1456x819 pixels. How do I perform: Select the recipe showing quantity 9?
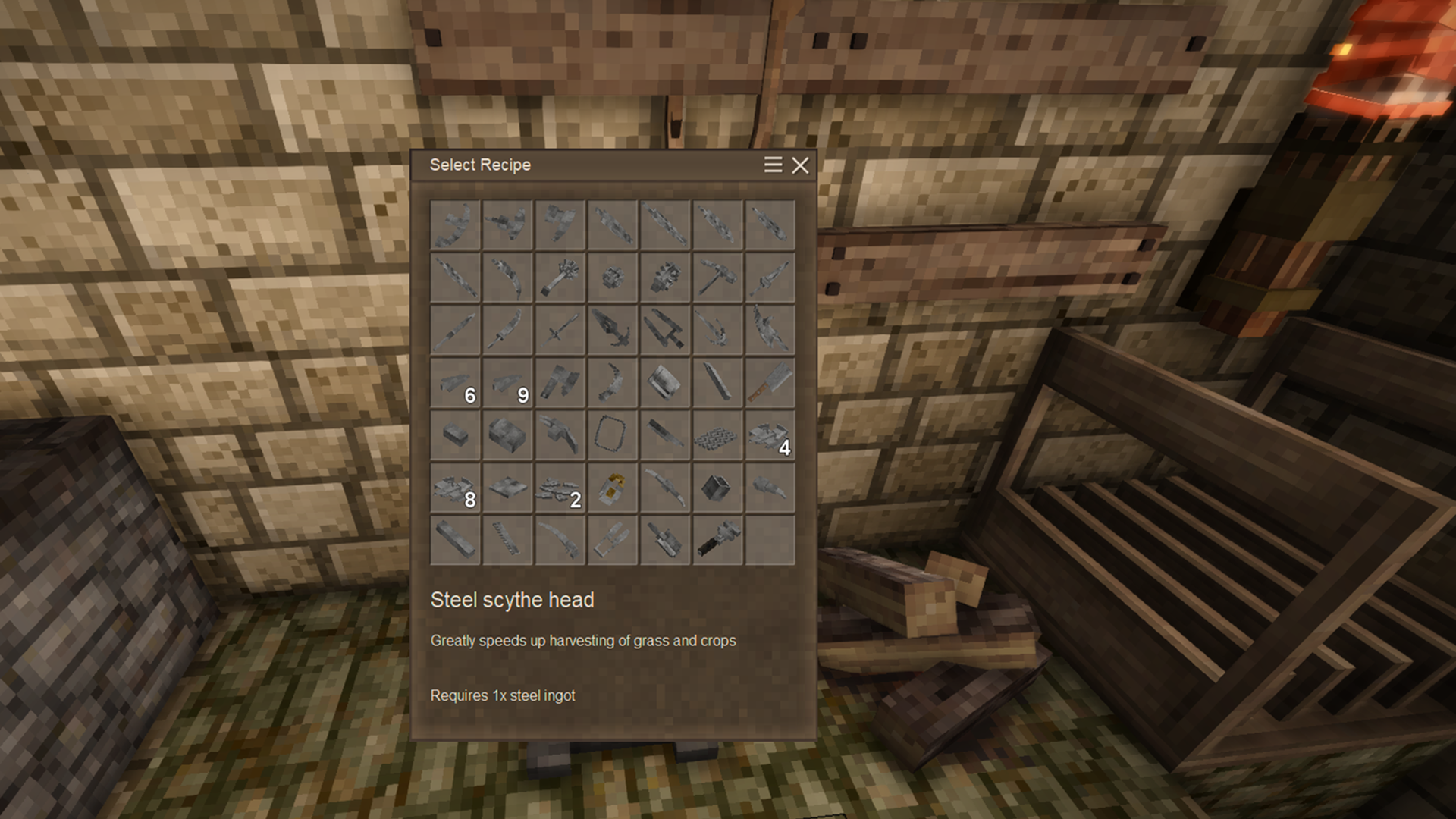pyautogui.click(x=507, y=383)
